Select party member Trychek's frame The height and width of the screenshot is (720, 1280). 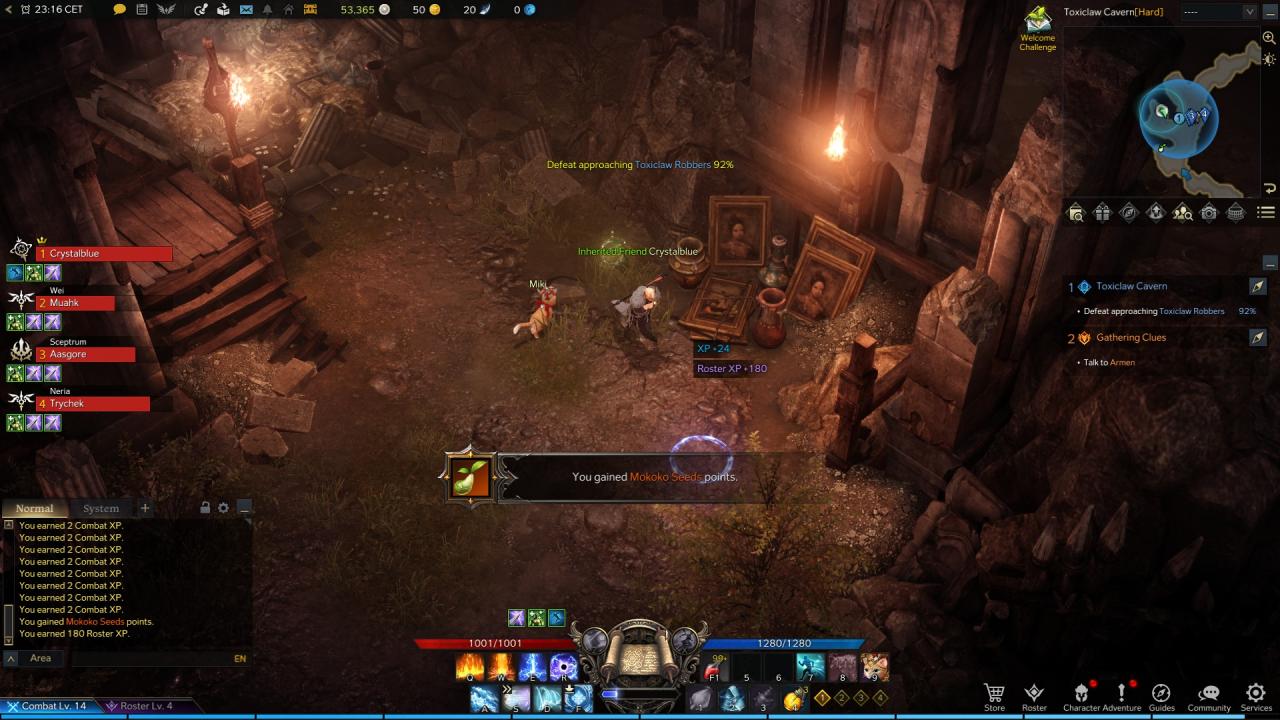[x=92, y=404]
